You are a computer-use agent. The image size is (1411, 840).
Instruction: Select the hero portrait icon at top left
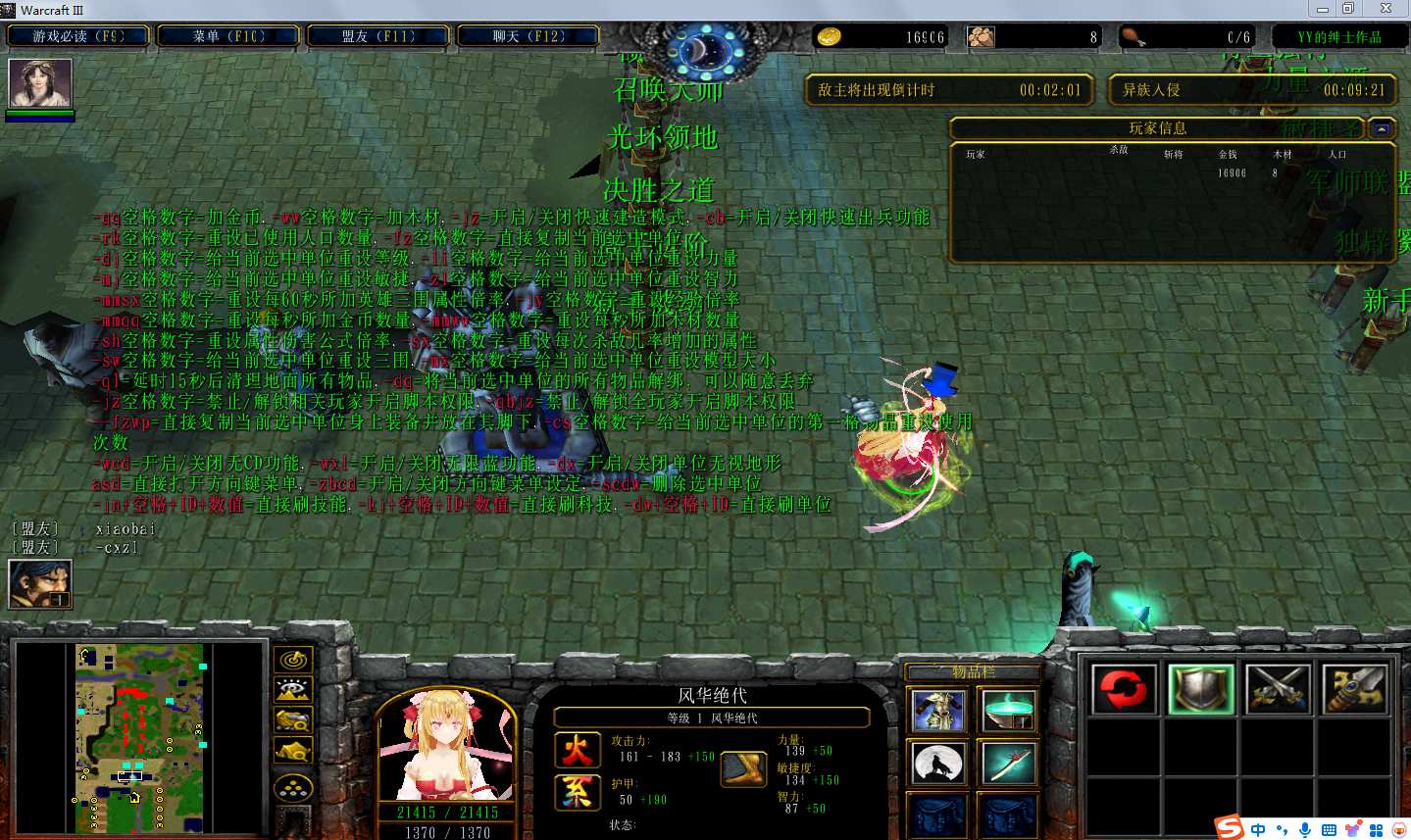40,83
